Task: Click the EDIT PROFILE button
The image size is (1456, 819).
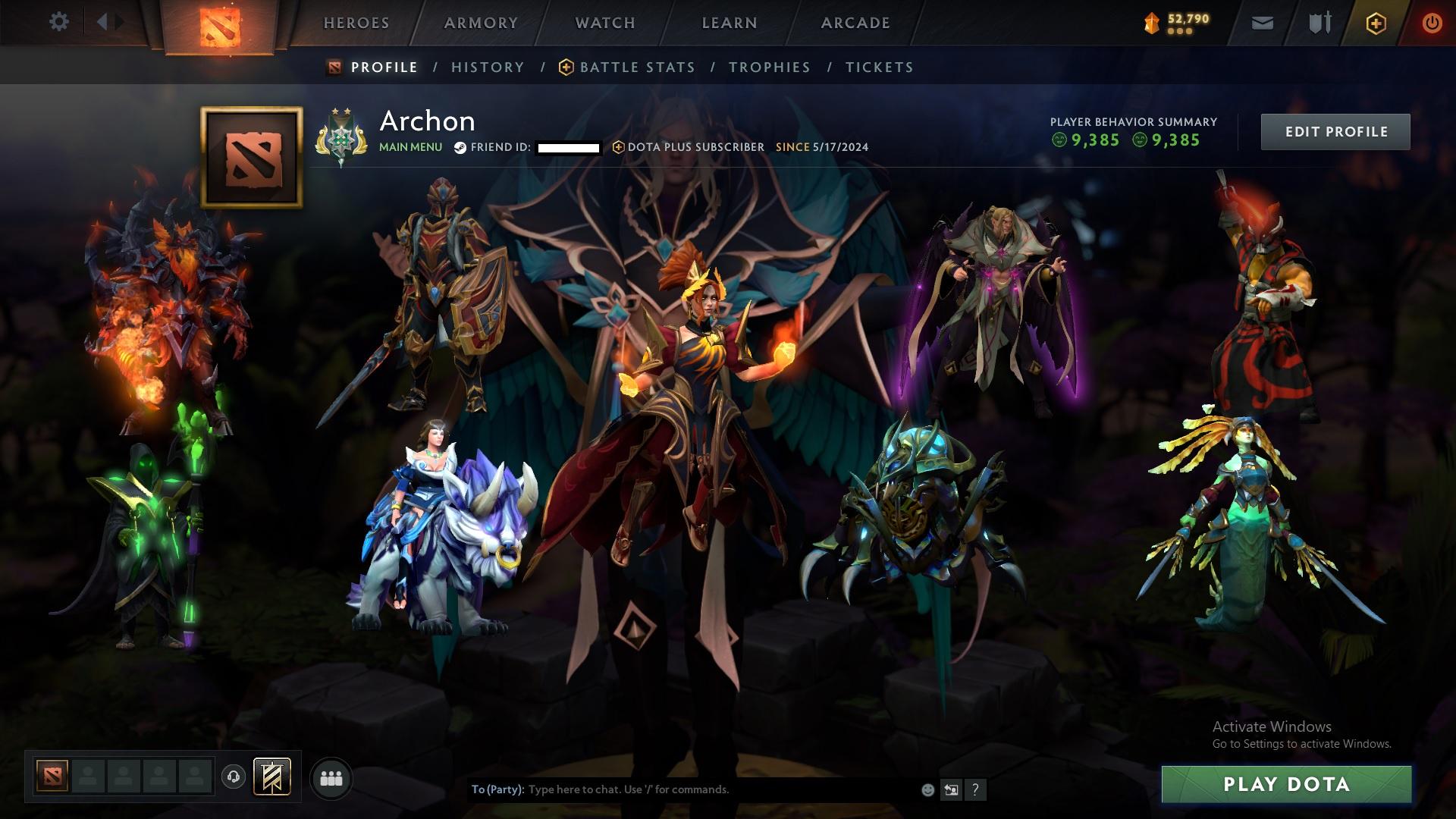Action: [1335, 130]
